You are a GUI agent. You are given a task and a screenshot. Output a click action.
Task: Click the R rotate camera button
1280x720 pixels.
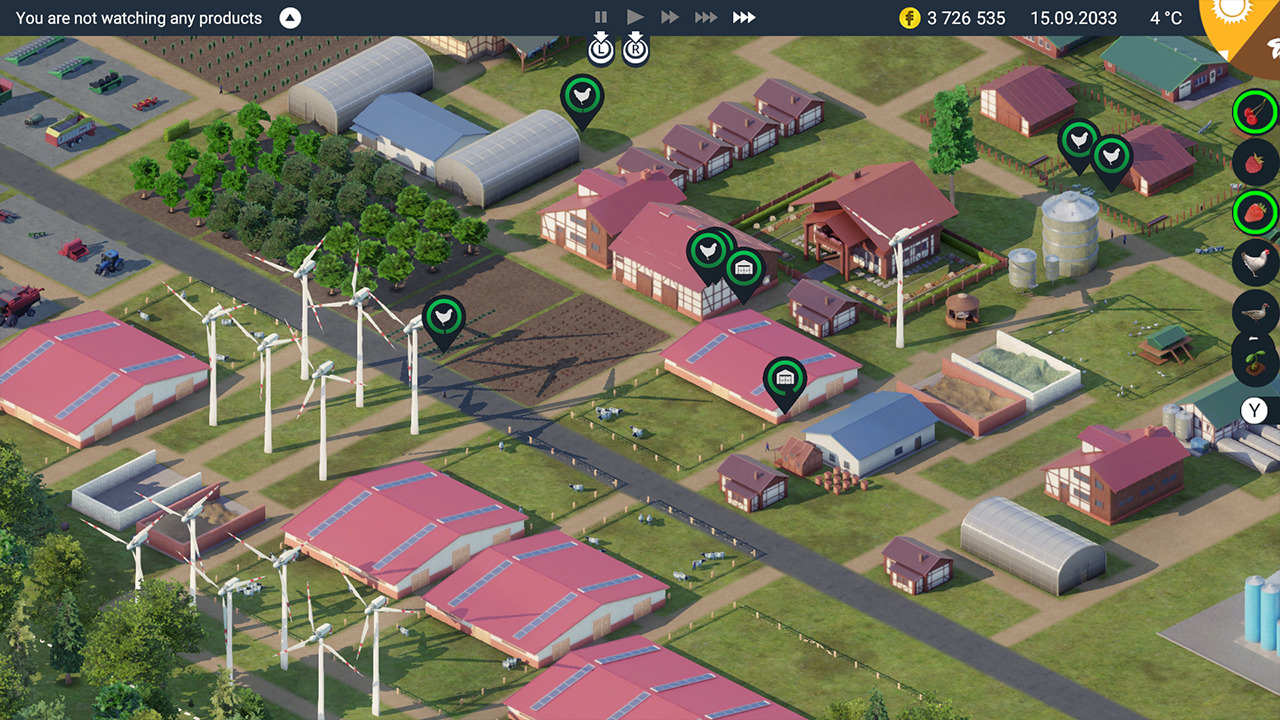coord(637,48)
